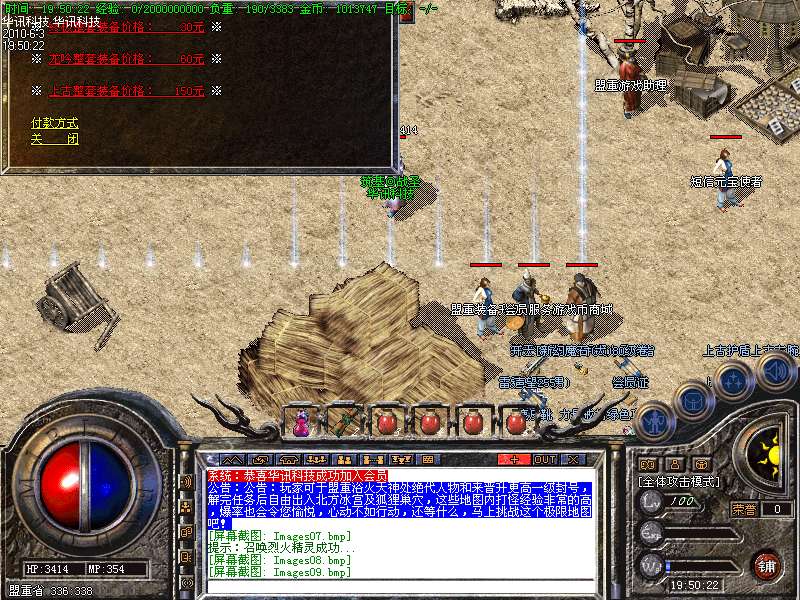
Task: Open the shop with the red 铺 button
Action: (x=767, y=565)
